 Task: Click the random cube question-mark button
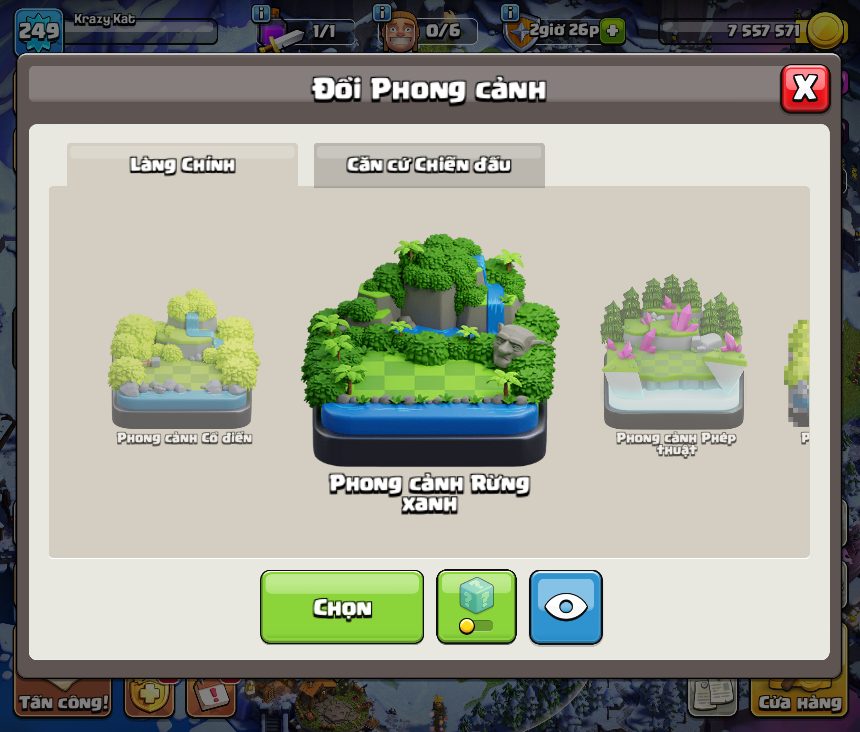(x=476, y=606)
